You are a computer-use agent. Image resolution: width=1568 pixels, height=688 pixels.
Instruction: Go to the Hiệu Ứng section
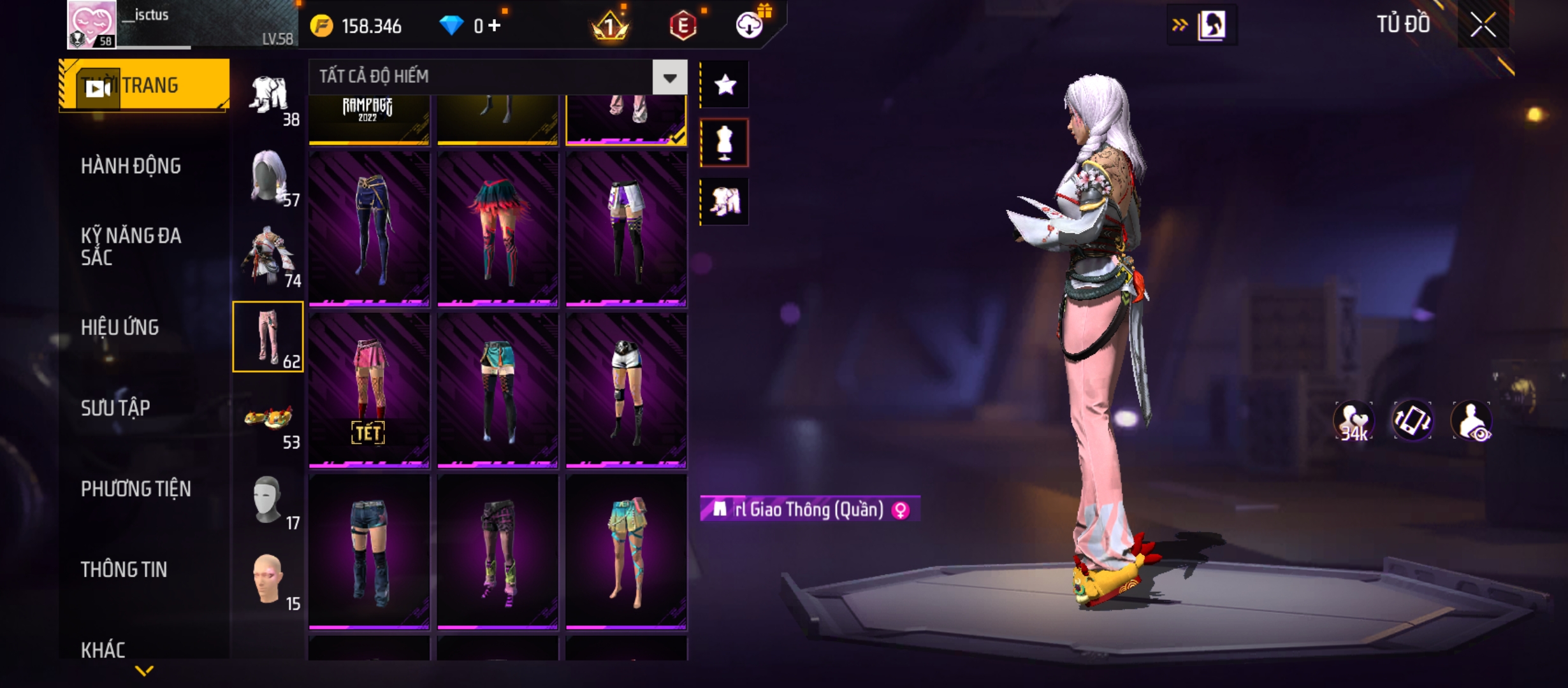point(120,327)
